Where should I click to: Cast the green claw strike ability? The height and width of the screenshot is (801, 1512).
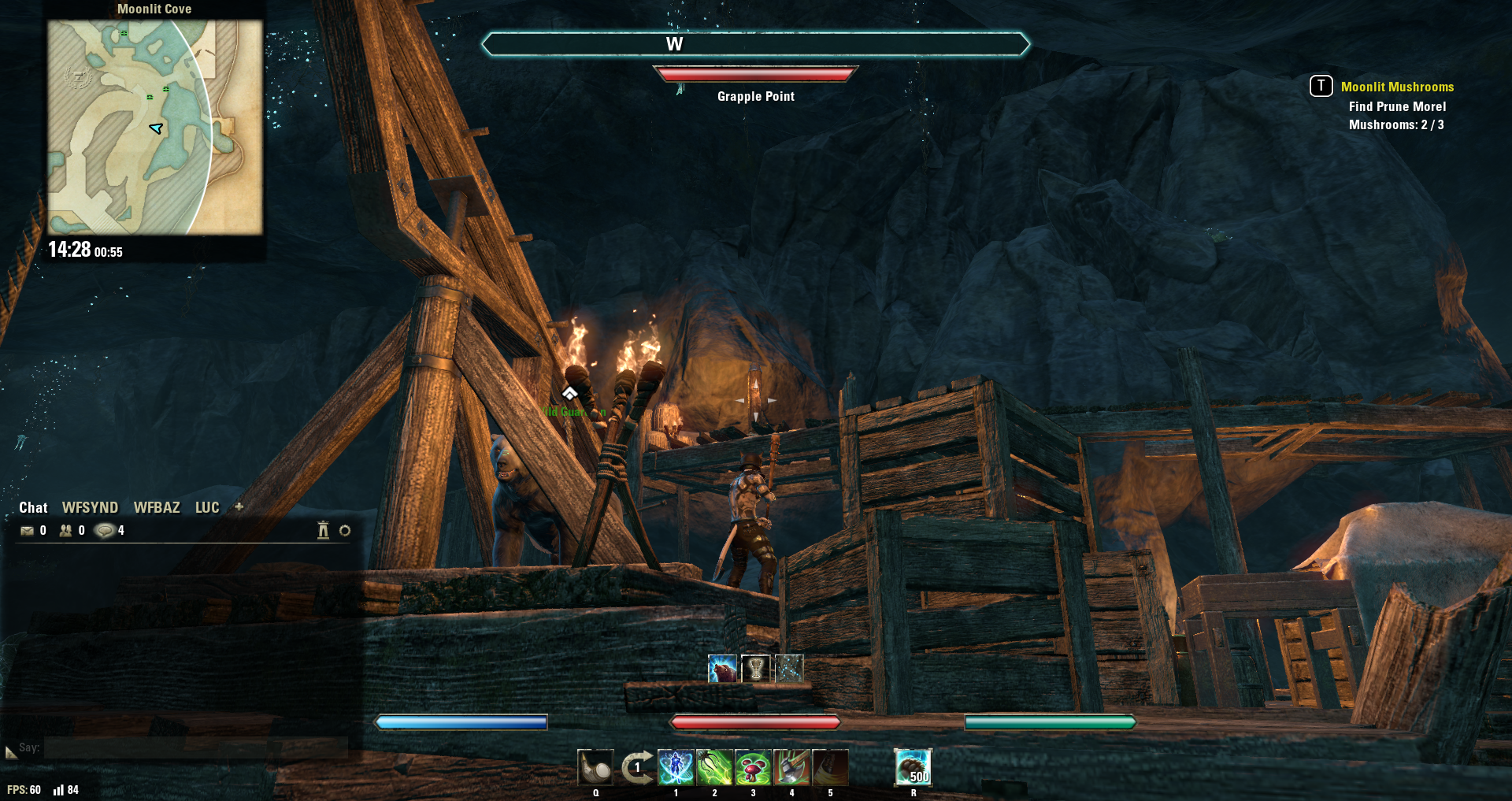click(714, 768)
